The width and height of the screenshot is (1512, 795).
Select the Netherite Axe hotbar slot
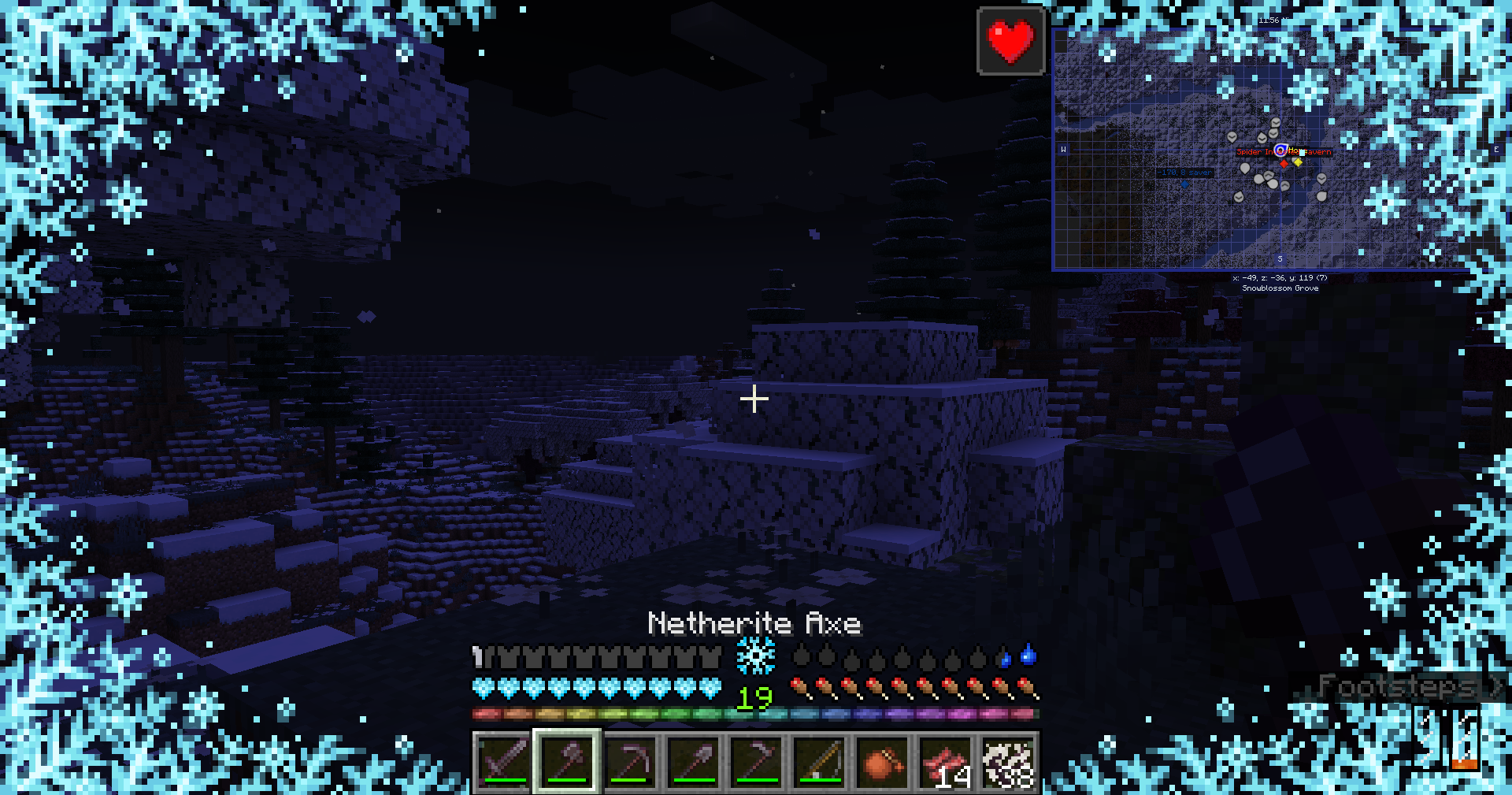568,761
